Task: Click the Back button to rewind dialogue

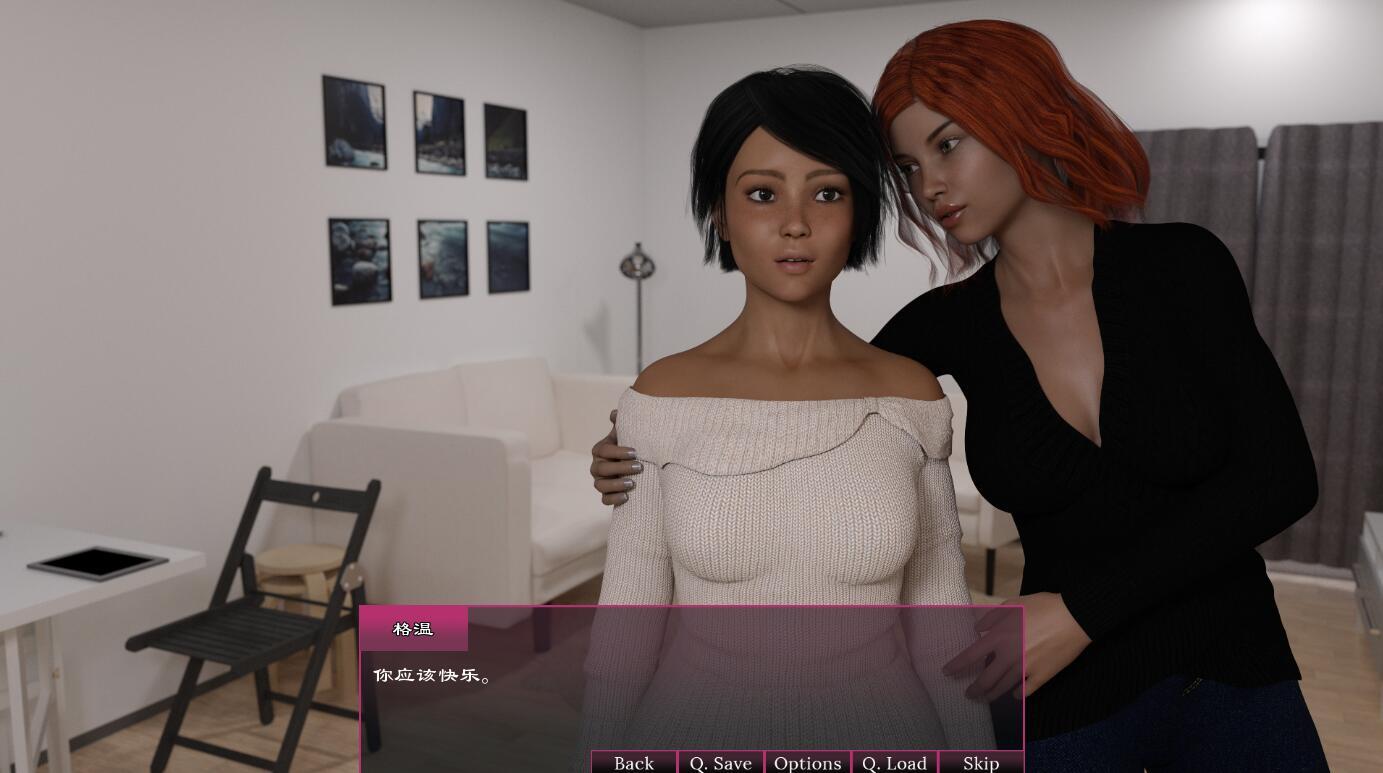Action: point(632,762)
